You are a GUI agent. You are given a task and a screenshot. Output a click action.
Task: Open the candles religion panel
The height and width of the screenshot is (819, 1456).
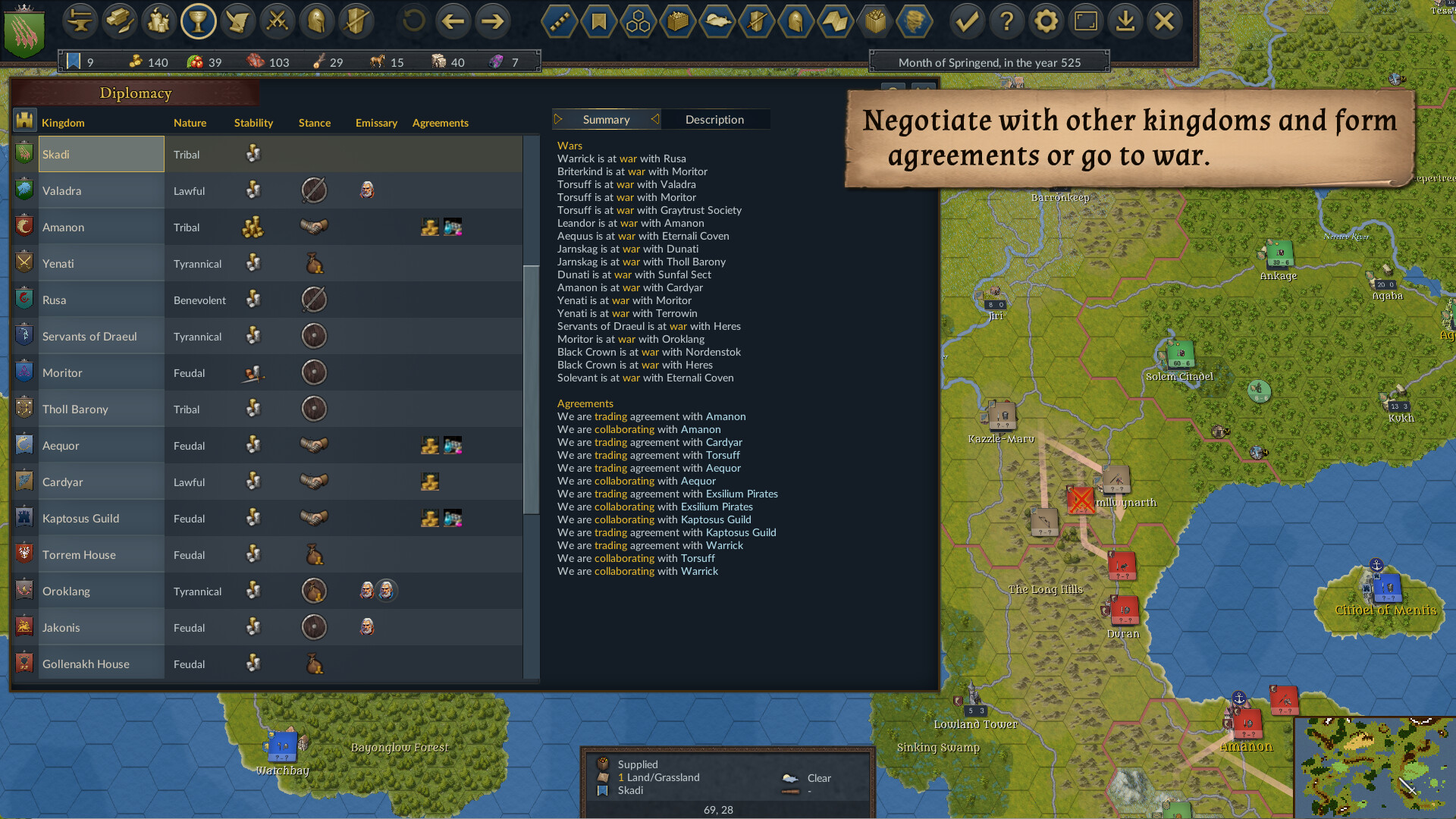[159, 21]
